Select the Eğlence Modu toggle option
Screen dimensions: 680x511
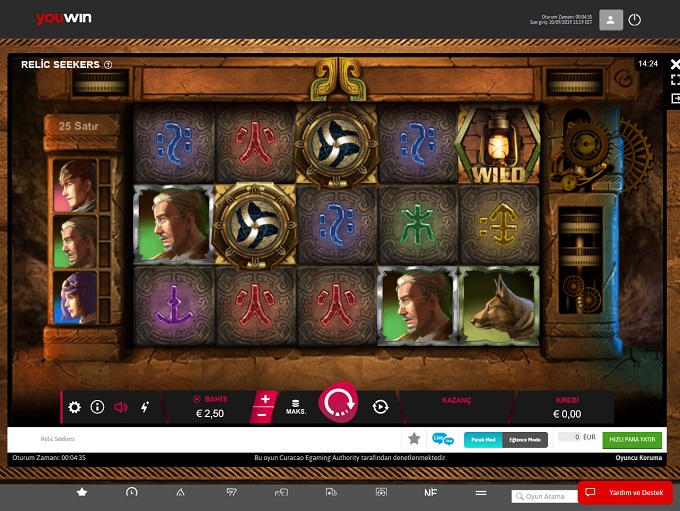525,439
